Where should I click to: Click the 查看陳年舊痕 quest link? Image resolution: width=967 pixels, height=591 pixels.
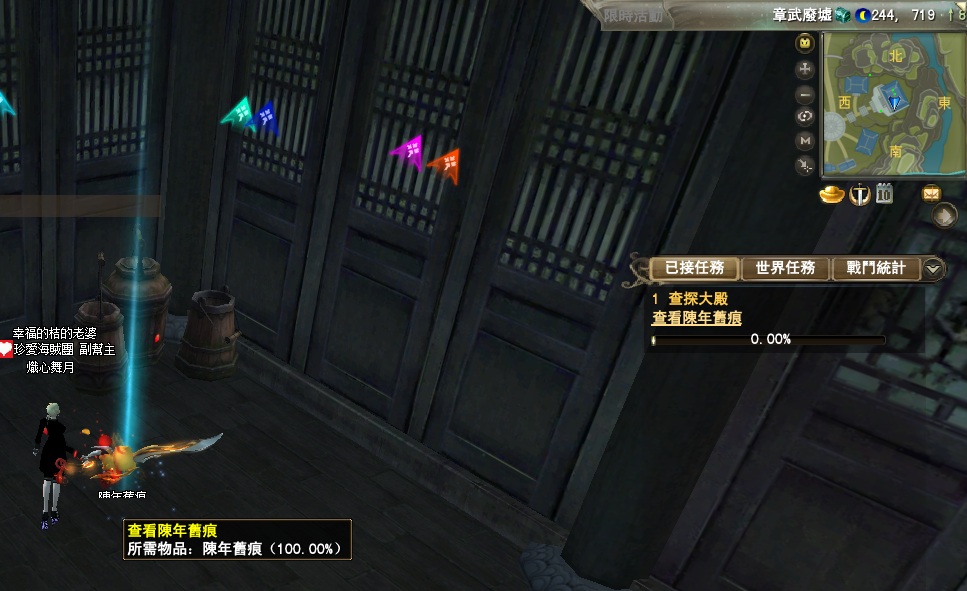[x=696, y=318]
